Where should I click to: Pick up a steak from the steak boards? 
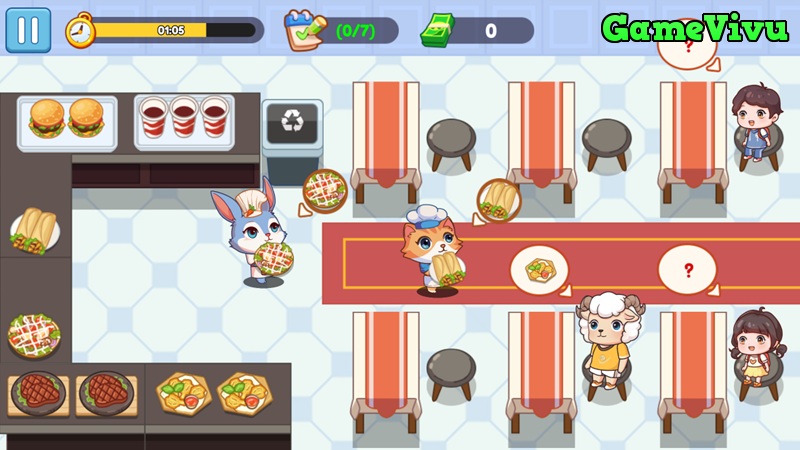40,392
